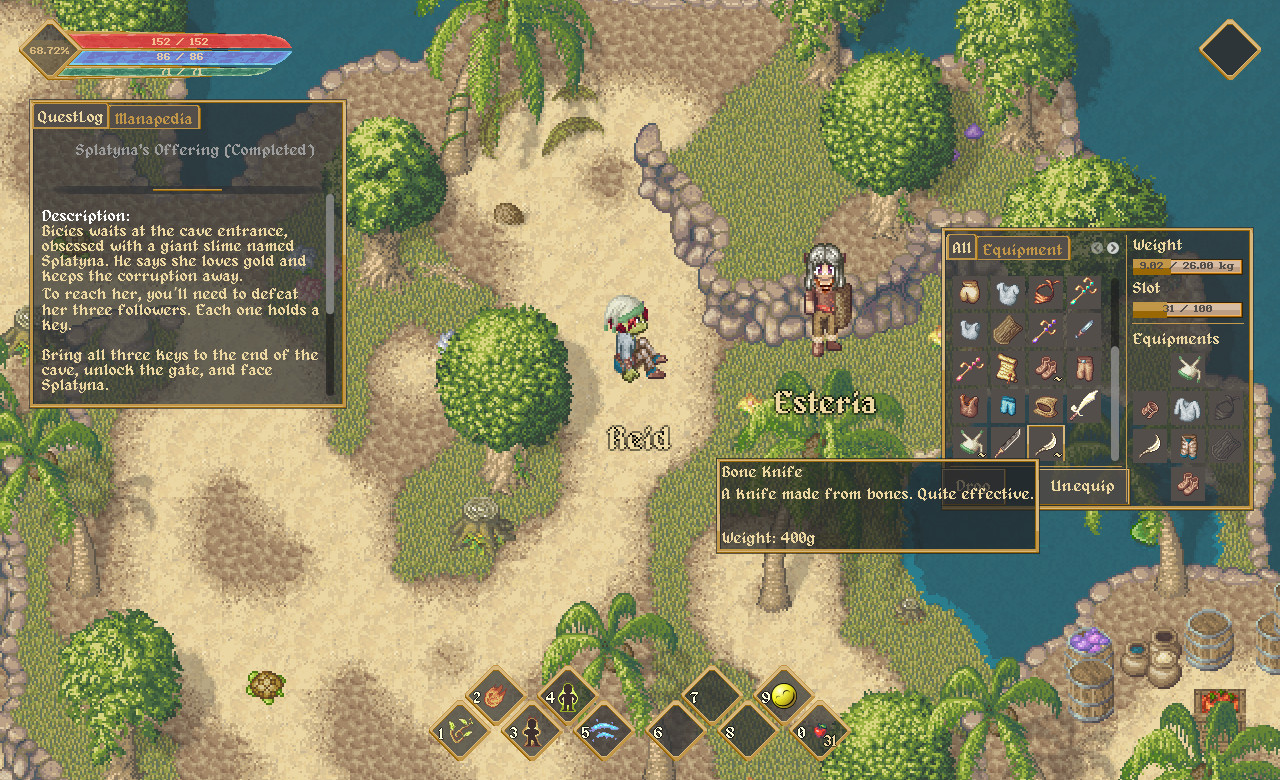Go to the previous inventory category arrow
The image size is (1280, 780).
pyautogui.click(x=1097, y=248)
